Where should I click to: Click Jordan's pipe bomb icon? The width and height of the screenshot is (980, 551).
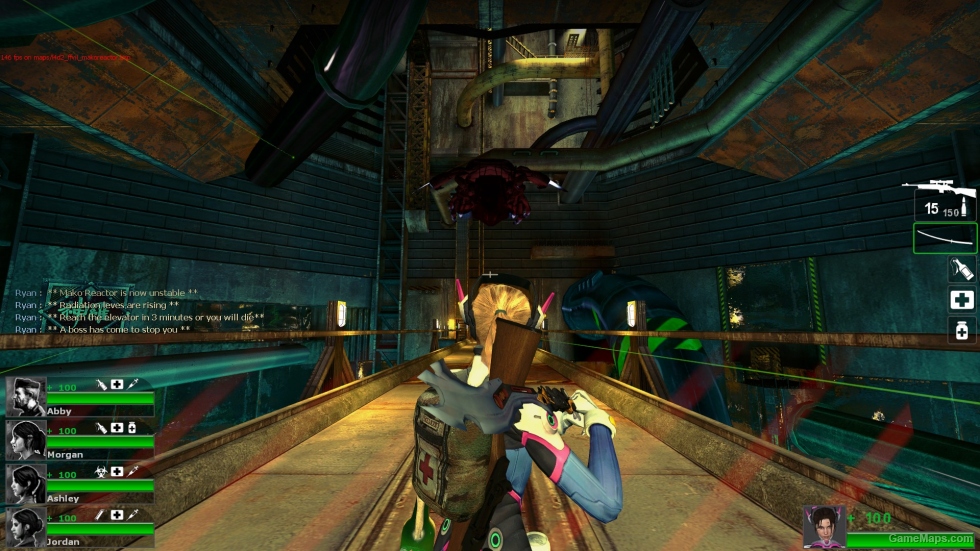pyautogui.click(x=101, y=515)
